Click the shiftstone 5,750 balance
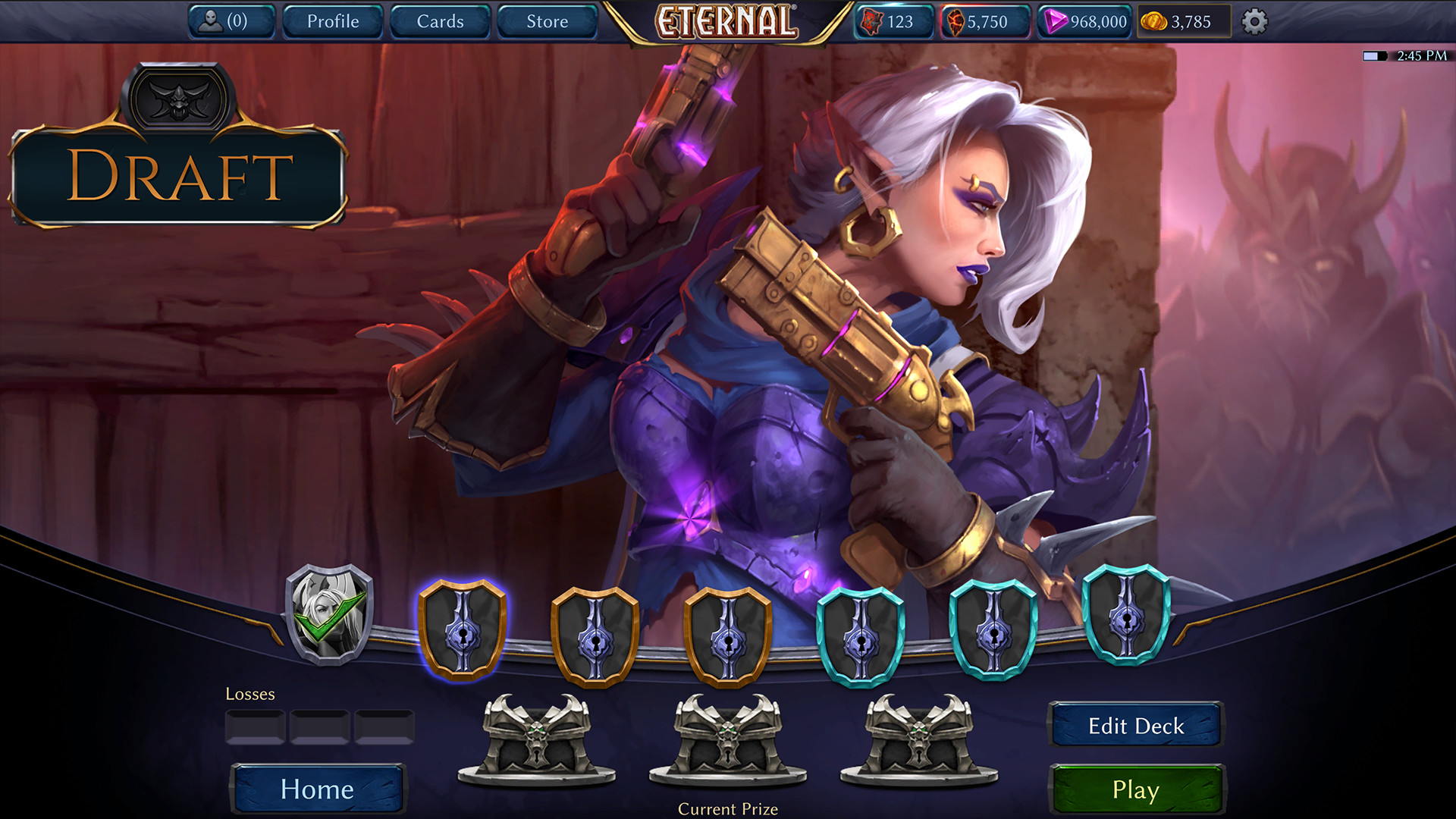Viewport: 1456px width, 819px height. pyautogui.click(x=984, y=21)
